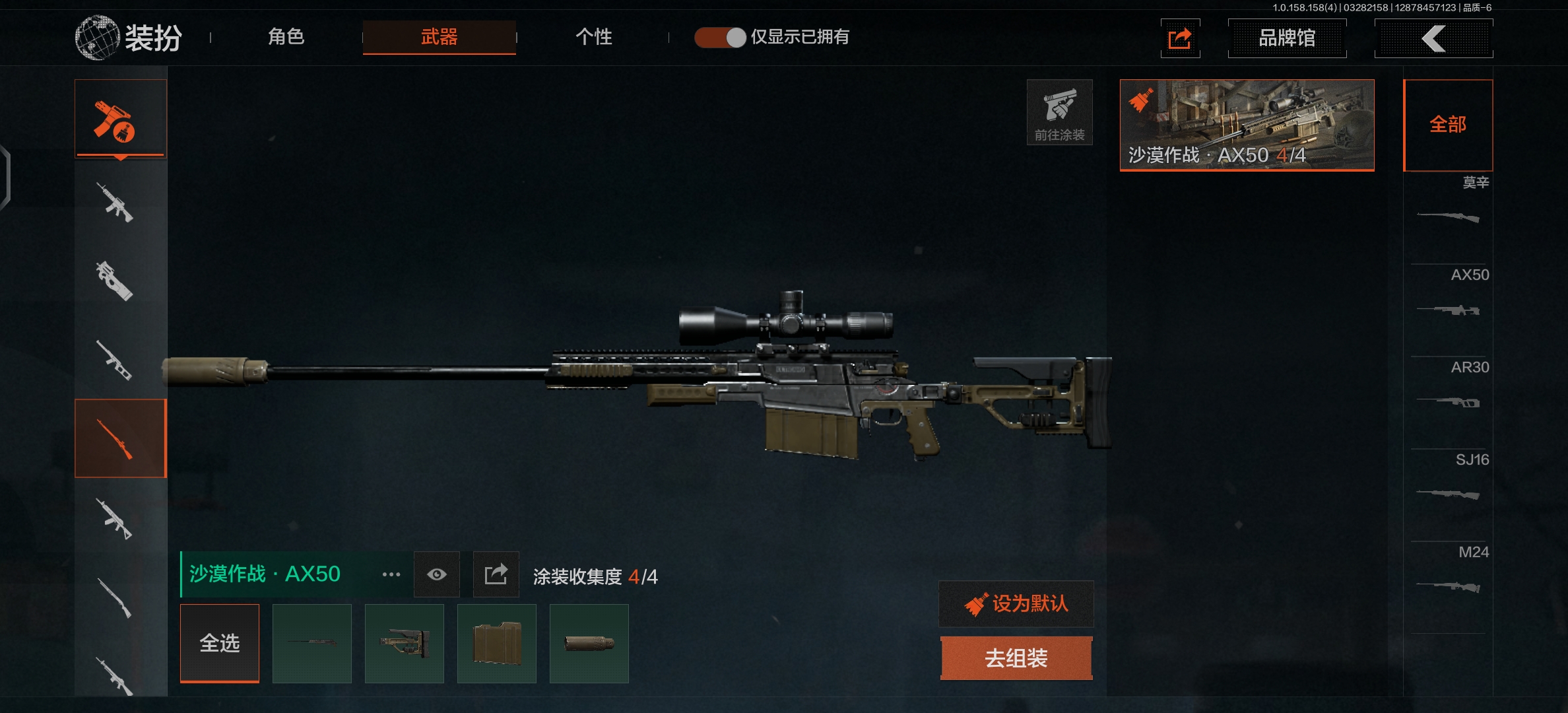
Task: Select 全选 to choose all parts
Action: coord(220,643)
